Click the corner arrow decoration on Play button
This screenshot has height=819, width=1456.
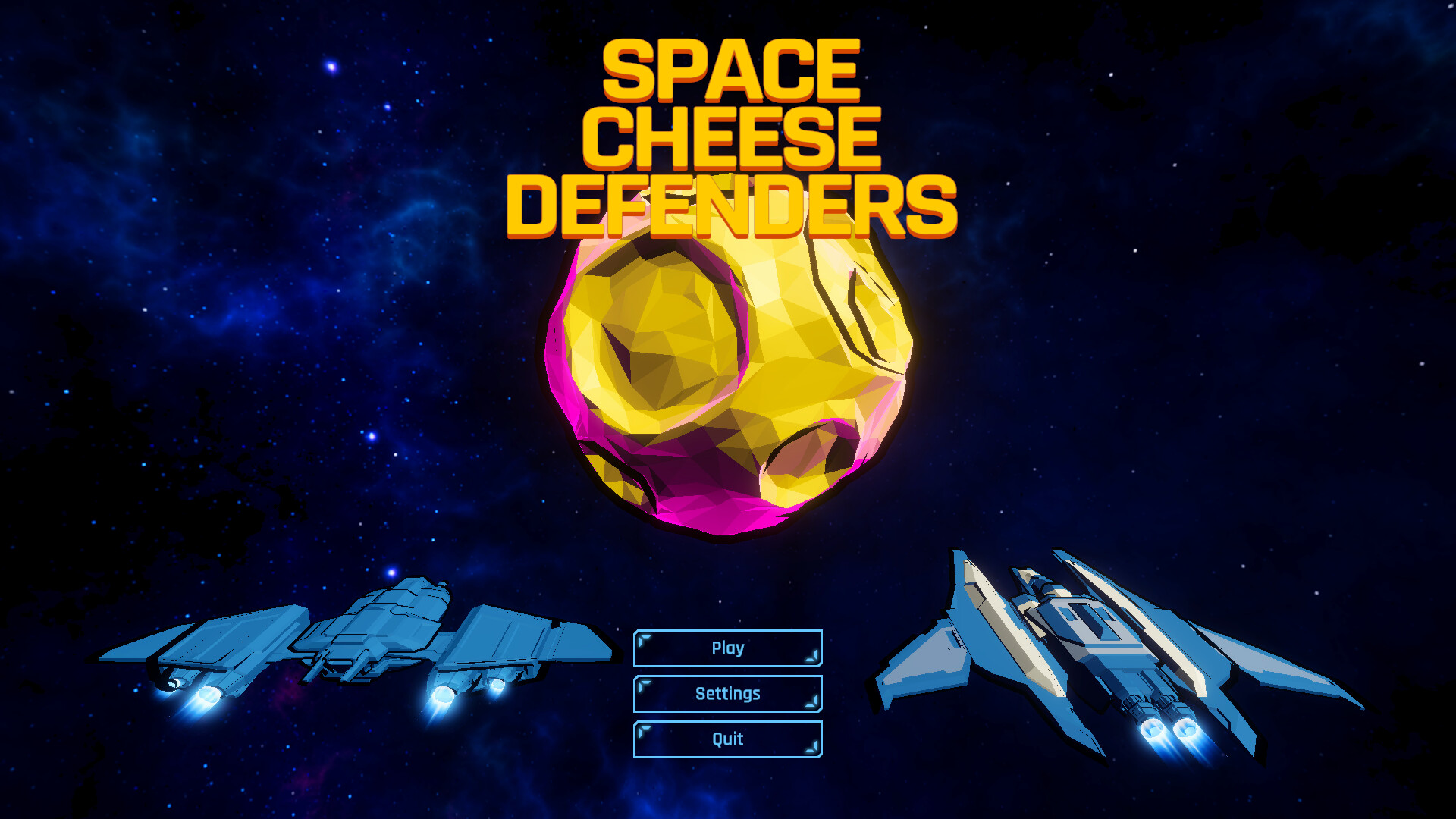pos(642,639)
